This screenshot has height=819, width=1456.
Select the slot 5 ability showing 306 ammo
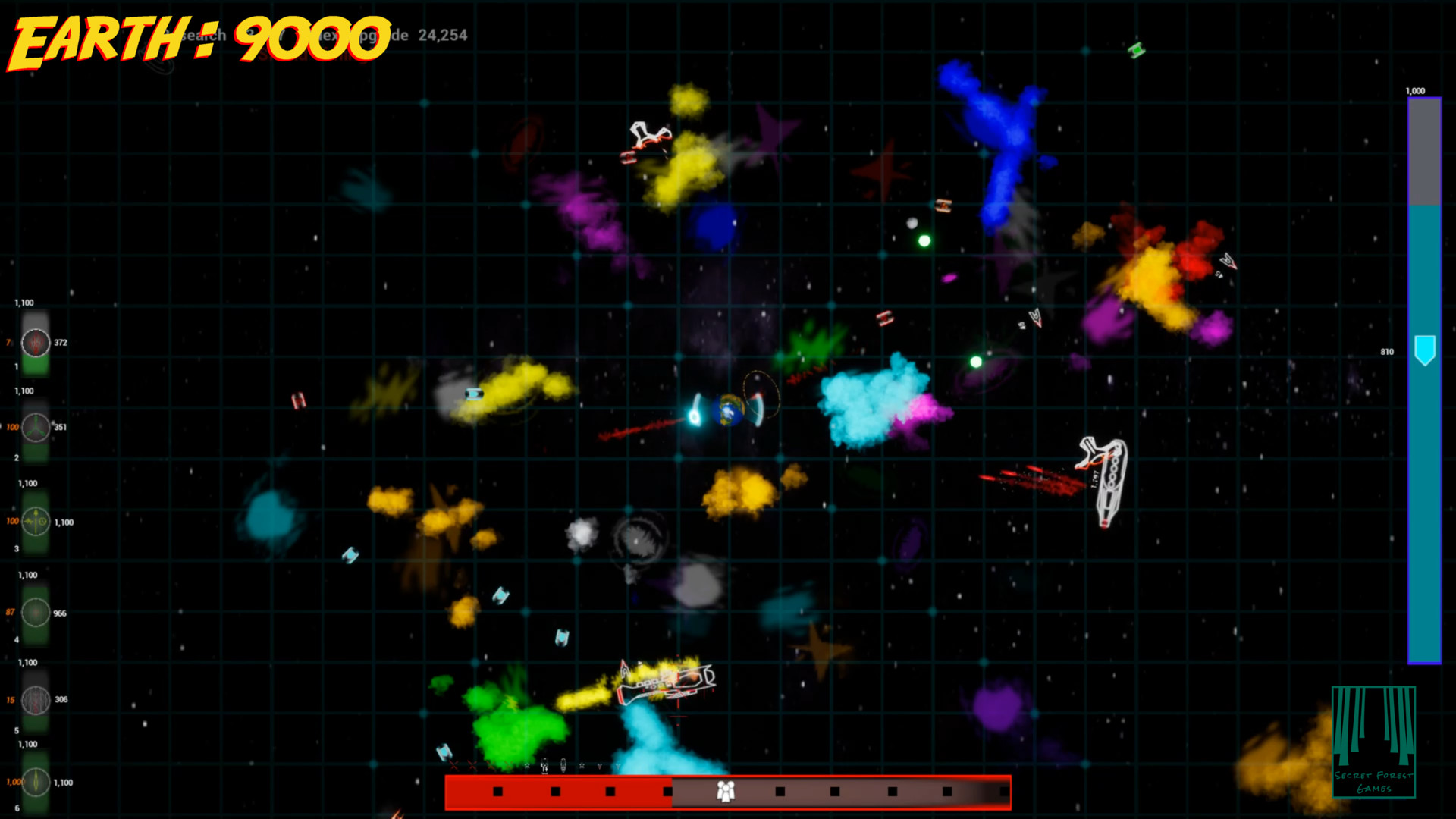(34, 699)
